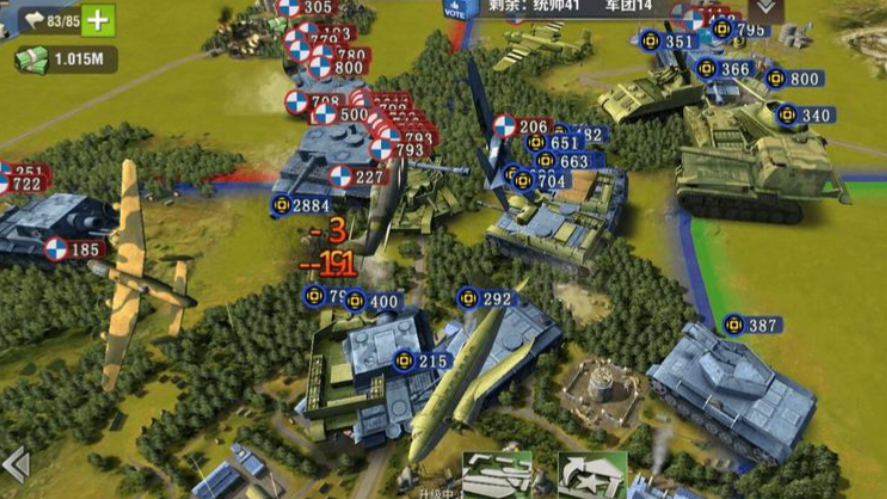Viewport: 887px width, 499px height.
Task: Expand the top panel with the double-chevron arrow
Action: click(x=765, y=8)
